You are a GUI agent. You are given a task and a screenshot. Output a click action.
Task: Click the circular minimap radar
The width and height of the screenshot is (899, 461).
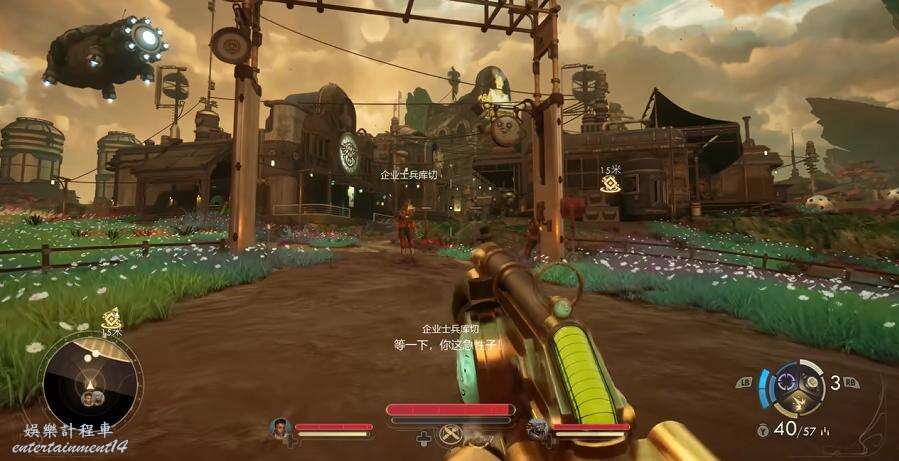pyautogui.click(x=90, y=381)
